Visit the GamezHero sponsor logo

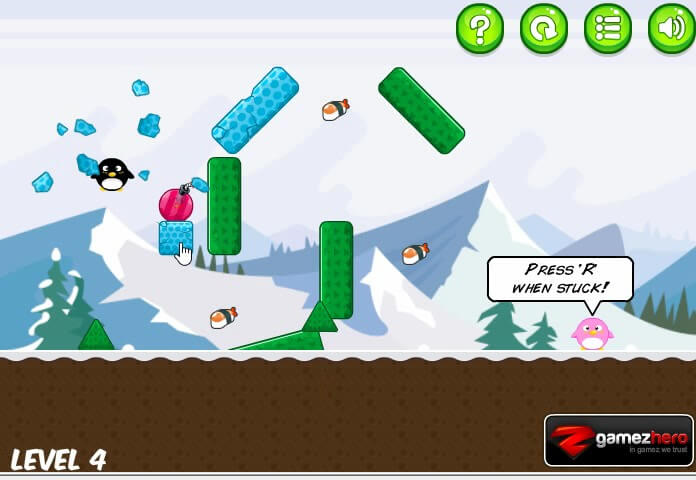pyautogui.click(x=619, y=440)
